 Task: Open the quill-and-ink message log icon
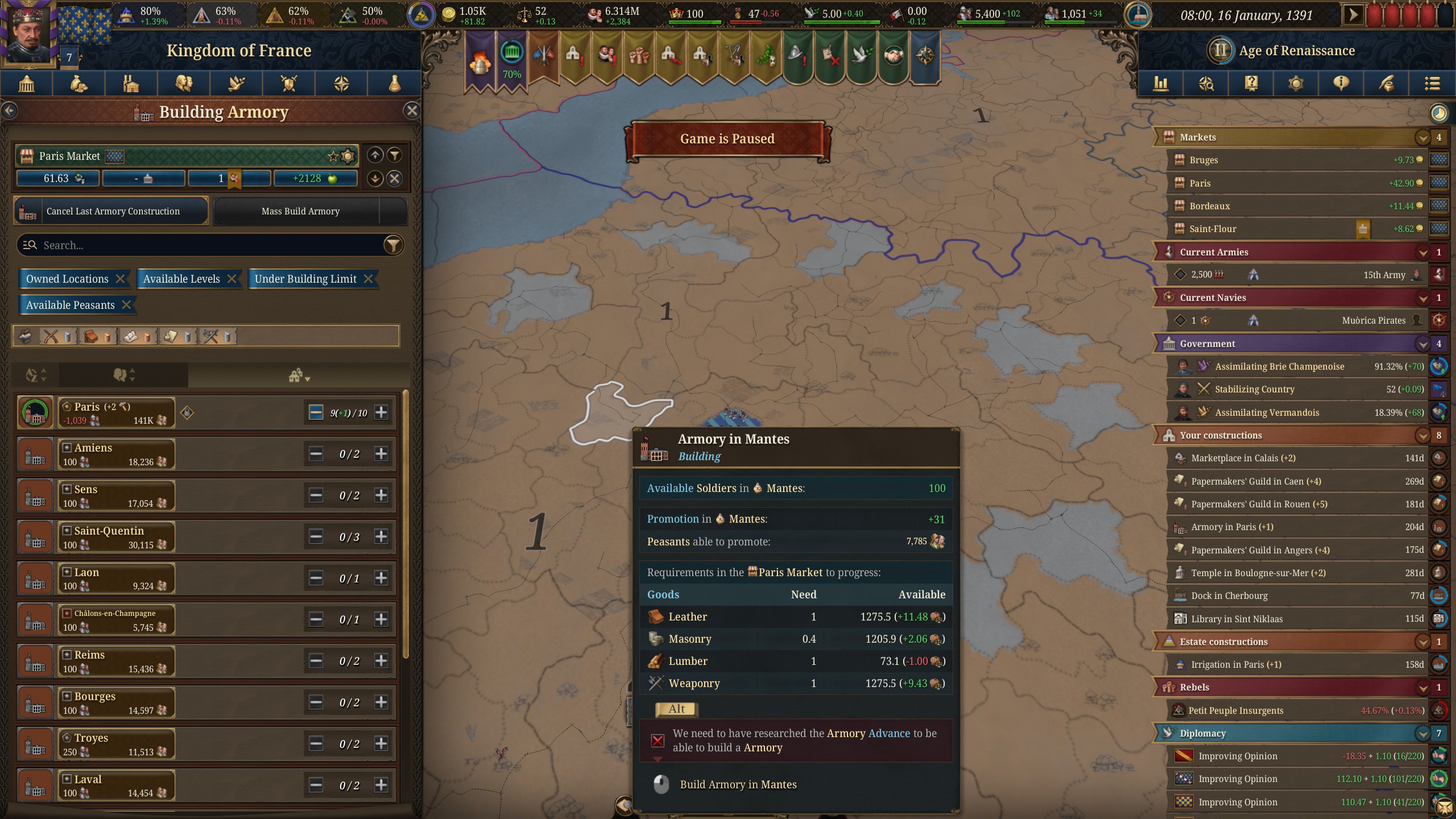(1387, 84)
